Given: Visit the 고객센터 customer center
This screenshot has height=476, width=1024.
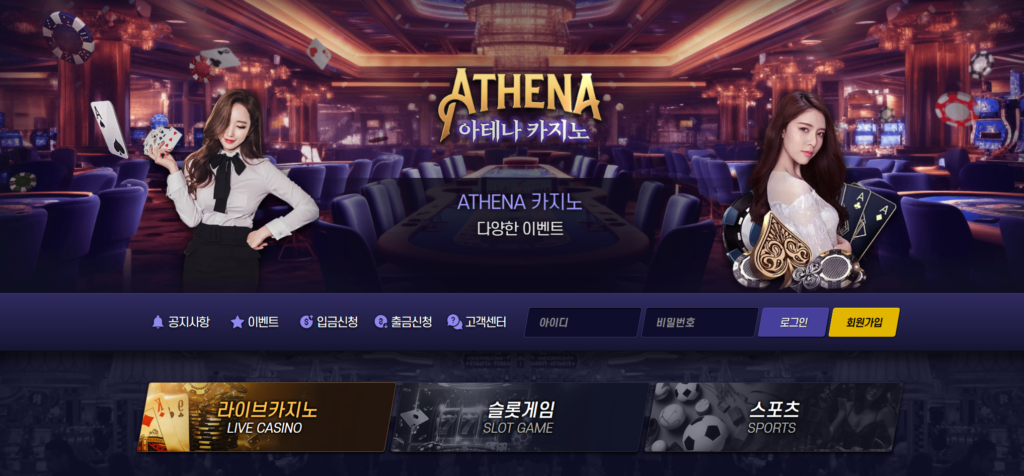Looking at the screenshot, I should coord(477,322).
